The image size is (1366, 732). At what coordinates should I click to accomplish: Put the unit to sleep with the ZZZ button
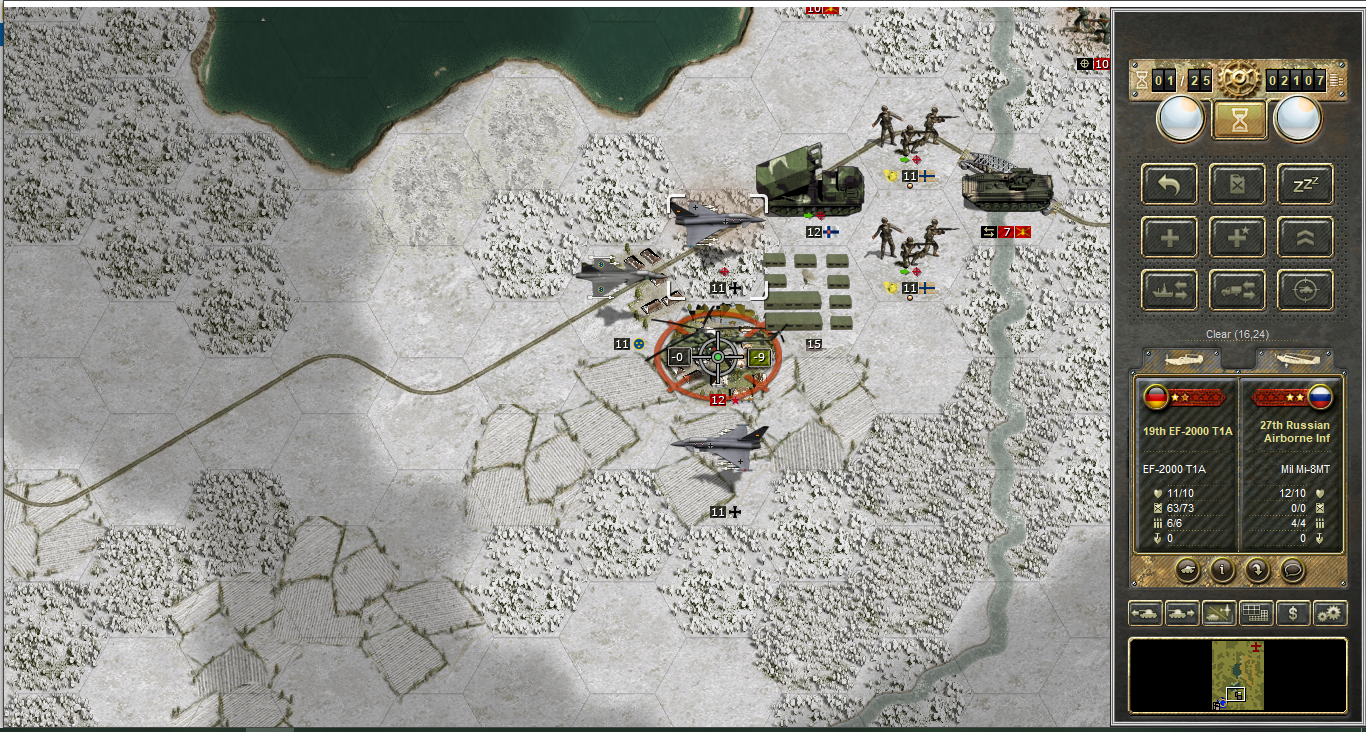coord(1305,185)
